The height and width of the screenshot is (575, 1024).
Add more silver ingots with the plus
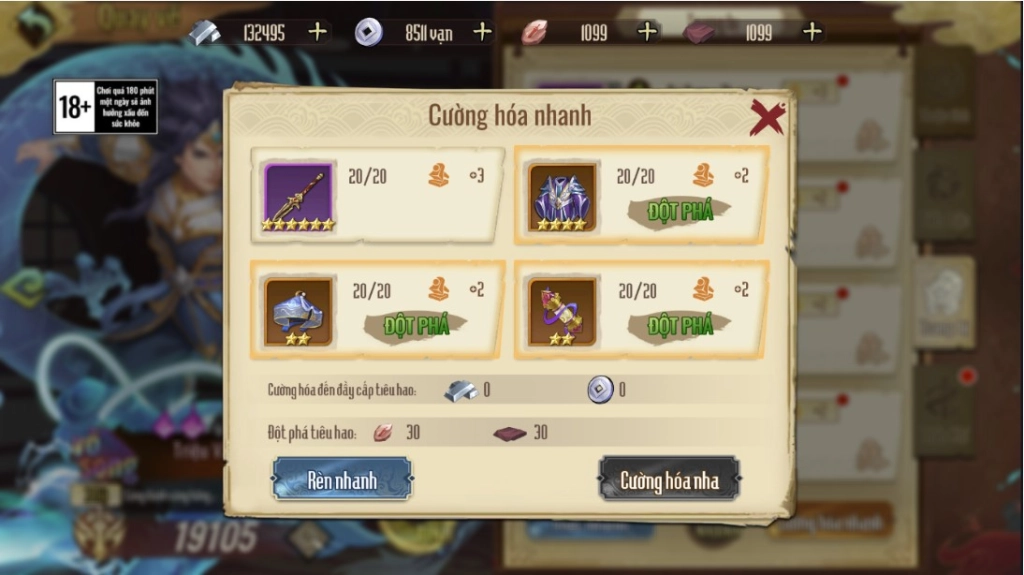(317, 32)
